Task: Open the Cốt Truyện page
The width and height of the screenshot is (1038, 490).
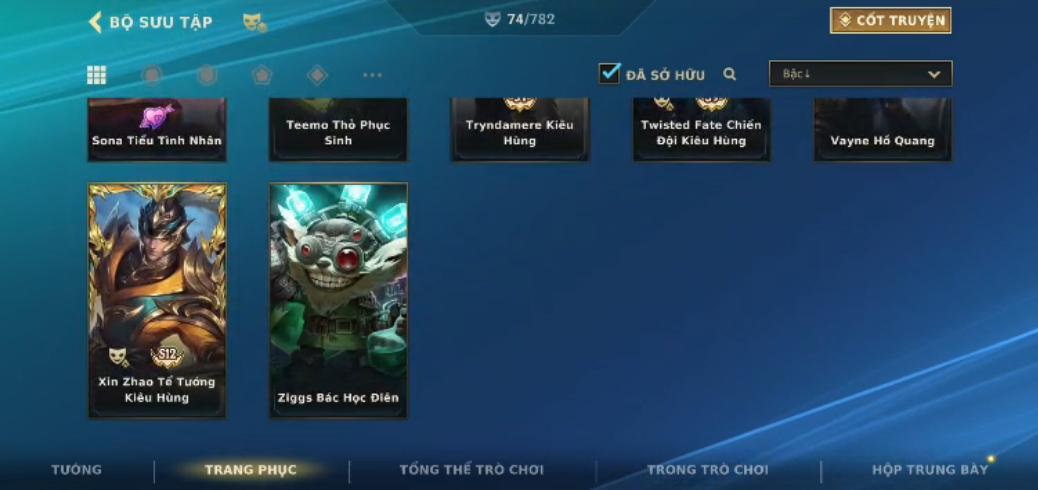Action: point(890,21)
